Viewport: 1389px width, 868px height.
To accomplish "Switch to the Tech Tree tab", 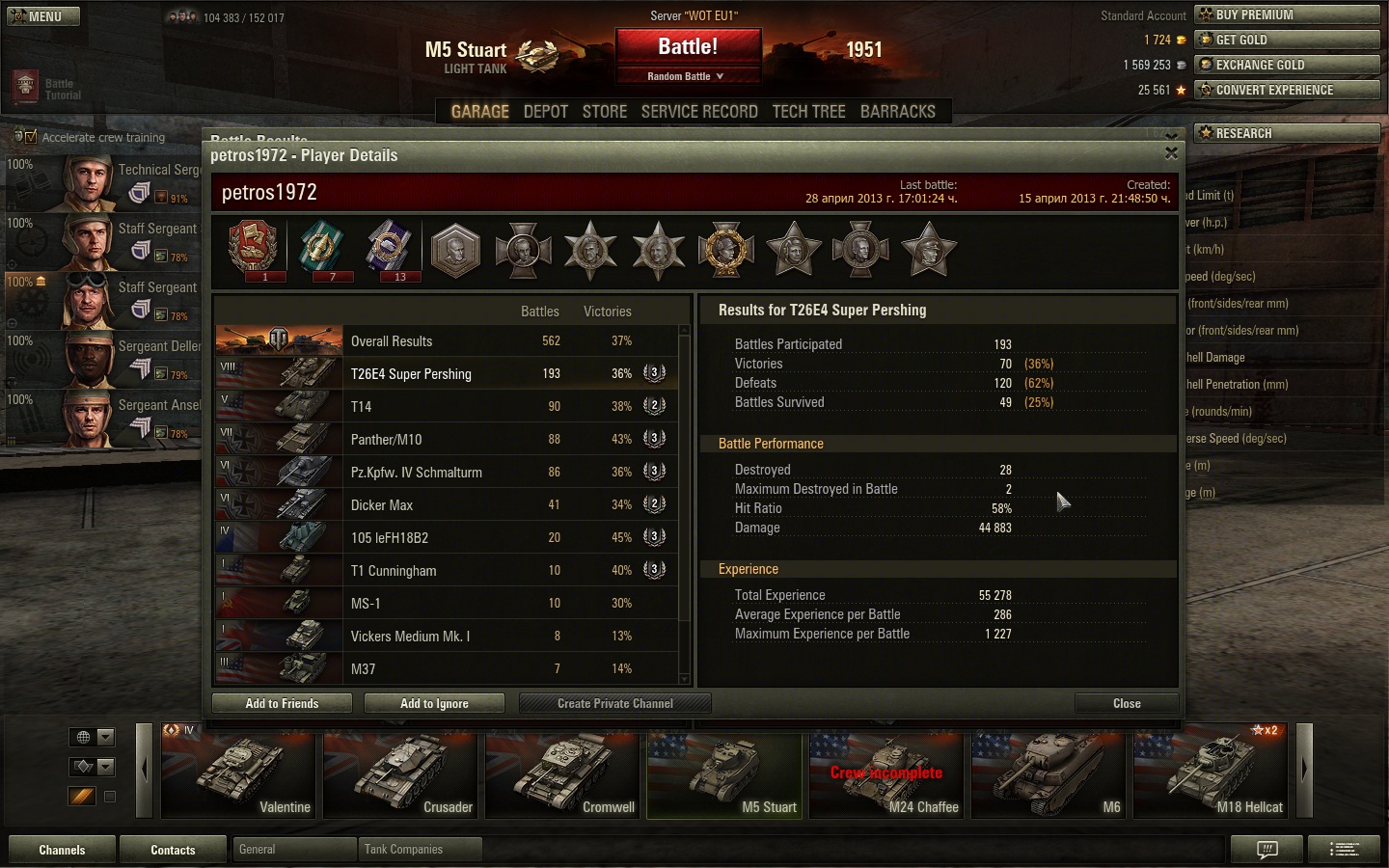I will [808, 112].
